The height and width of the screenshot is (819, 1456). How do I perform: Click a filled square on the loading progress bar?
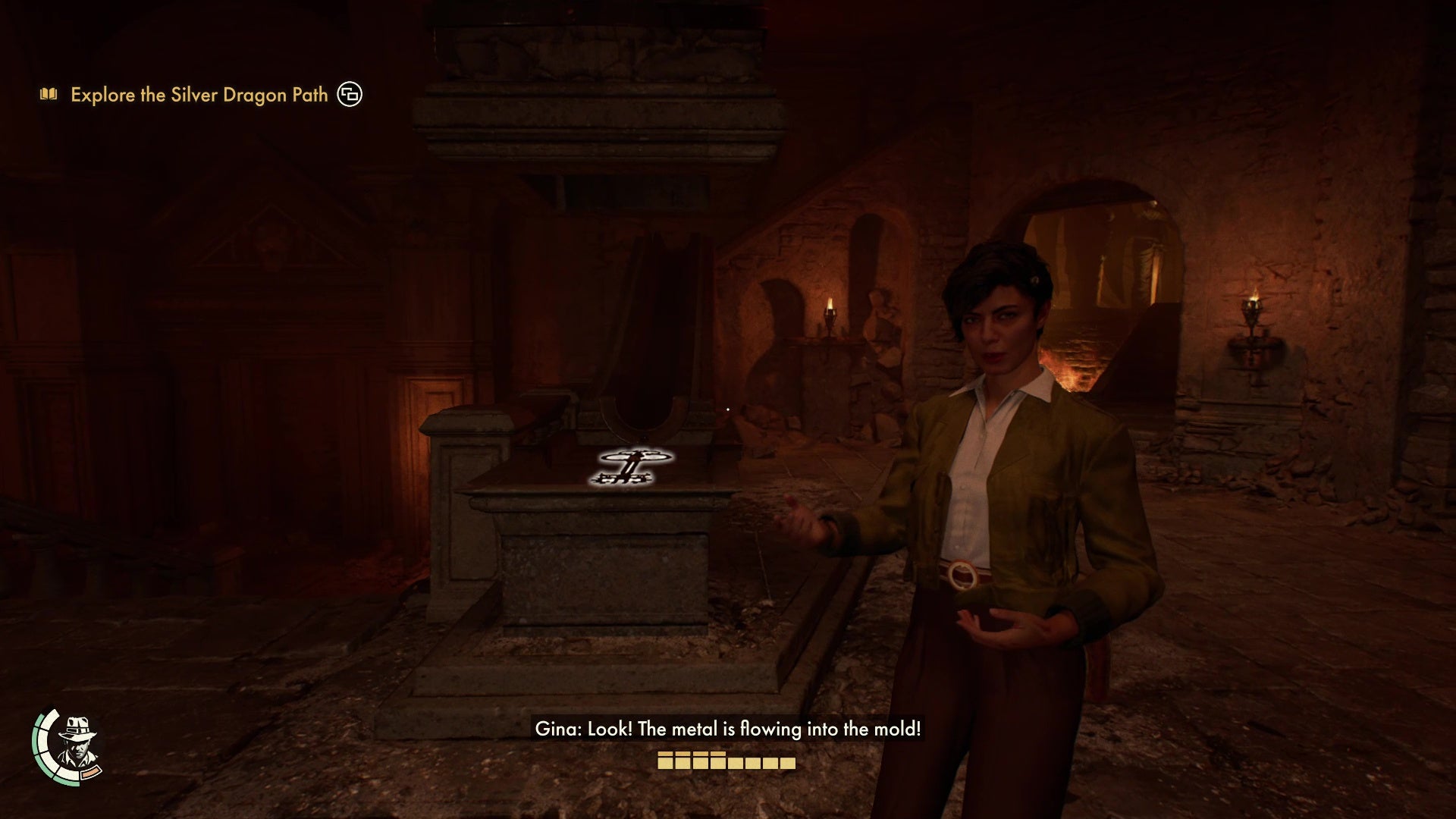[x=667, y=762]
